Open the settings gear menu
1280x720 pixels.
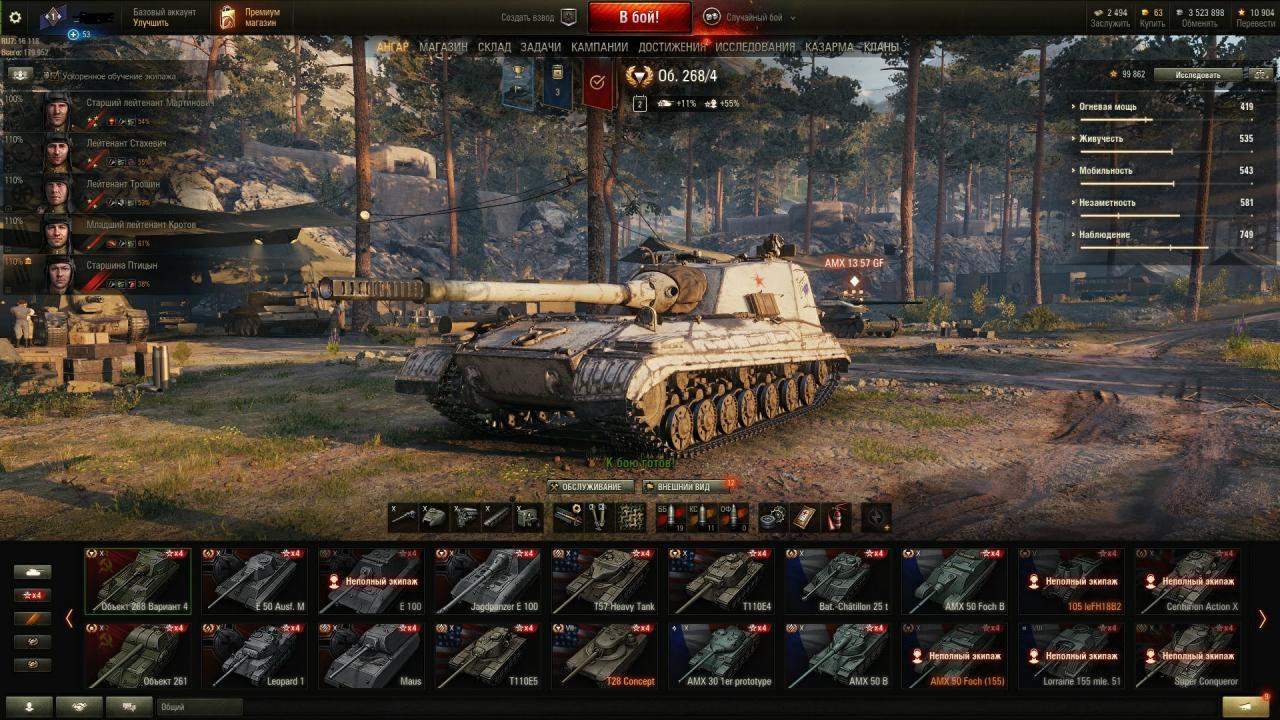click(15, 17)
